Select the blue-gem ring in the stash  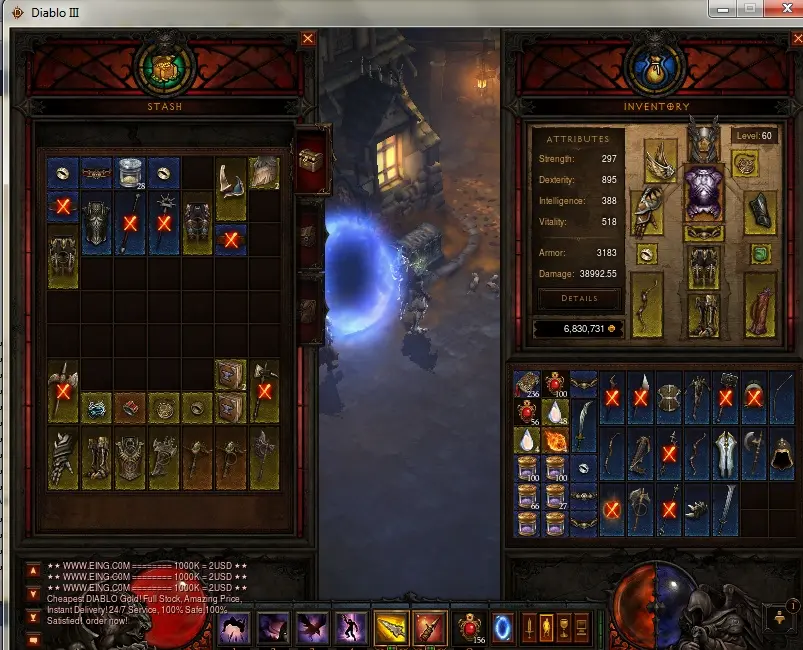pyautogui.click(x=96, y=408)
